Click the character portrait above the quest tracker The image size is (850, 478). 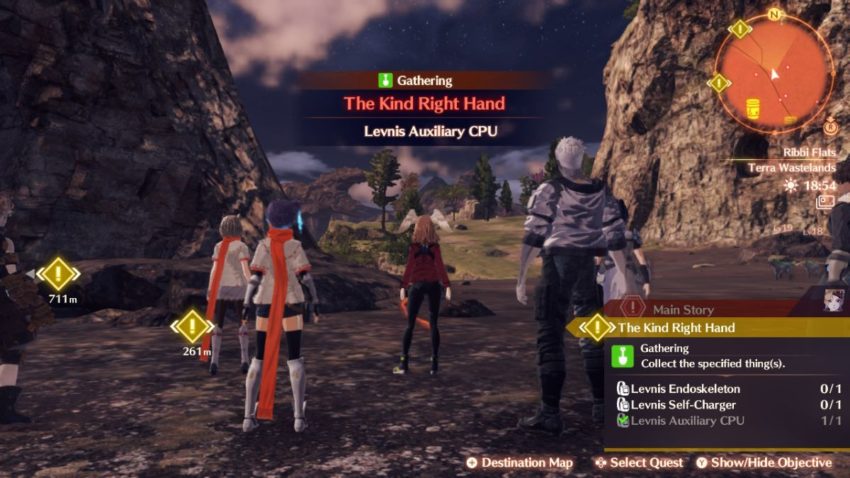[x=833, y=301]
